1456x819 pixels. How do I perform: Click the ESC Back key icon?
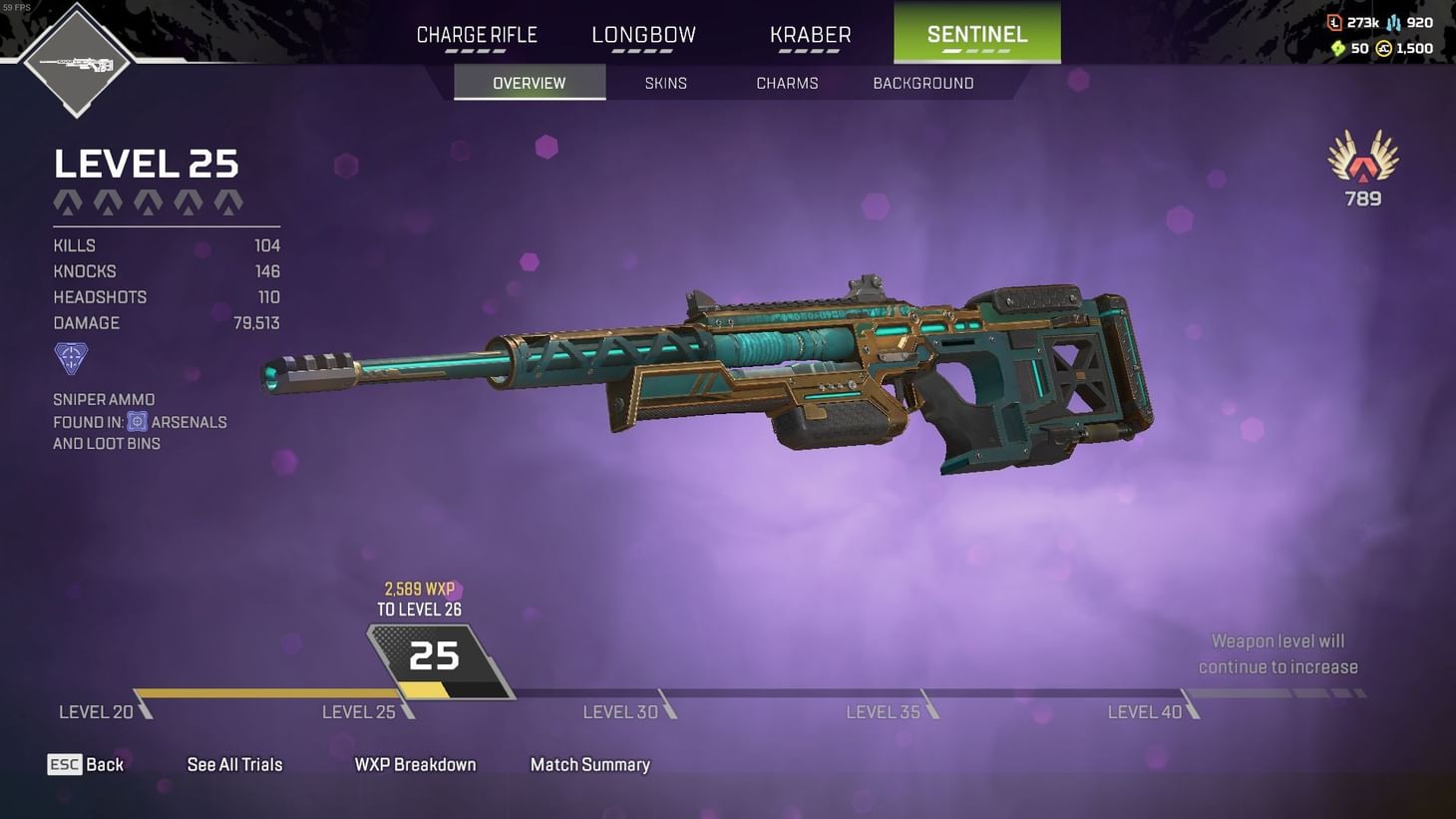[x=64, y=764]
